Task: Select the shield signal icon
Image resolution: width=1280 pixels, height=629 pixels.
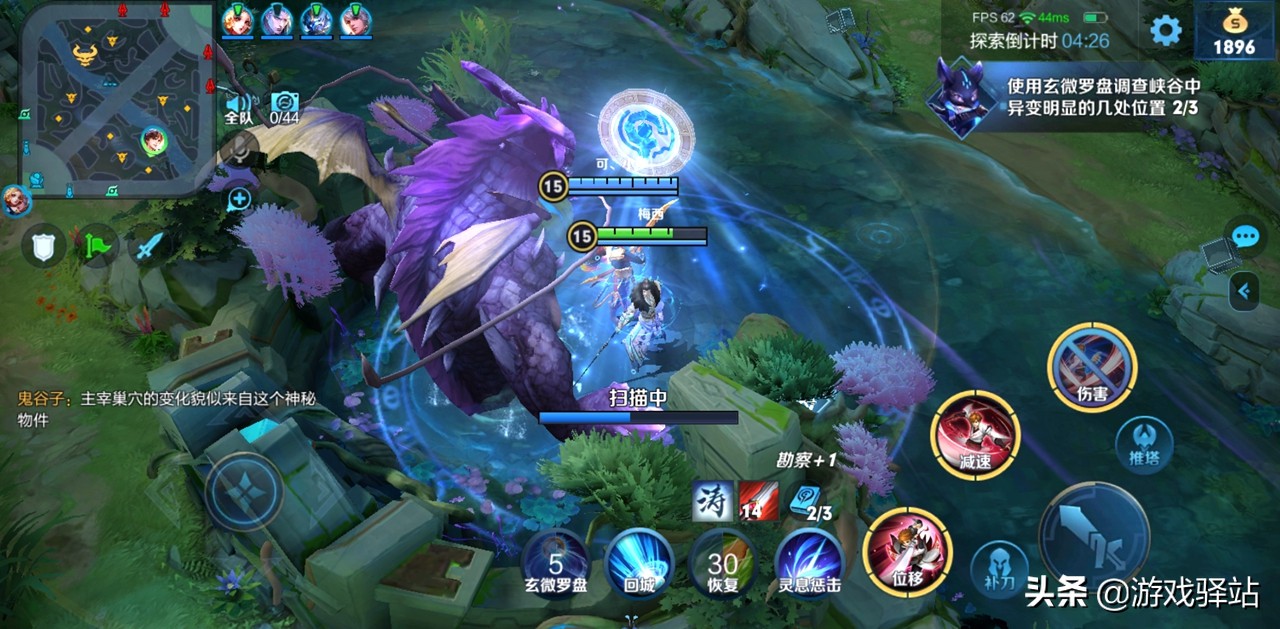Action: [44, 243]
